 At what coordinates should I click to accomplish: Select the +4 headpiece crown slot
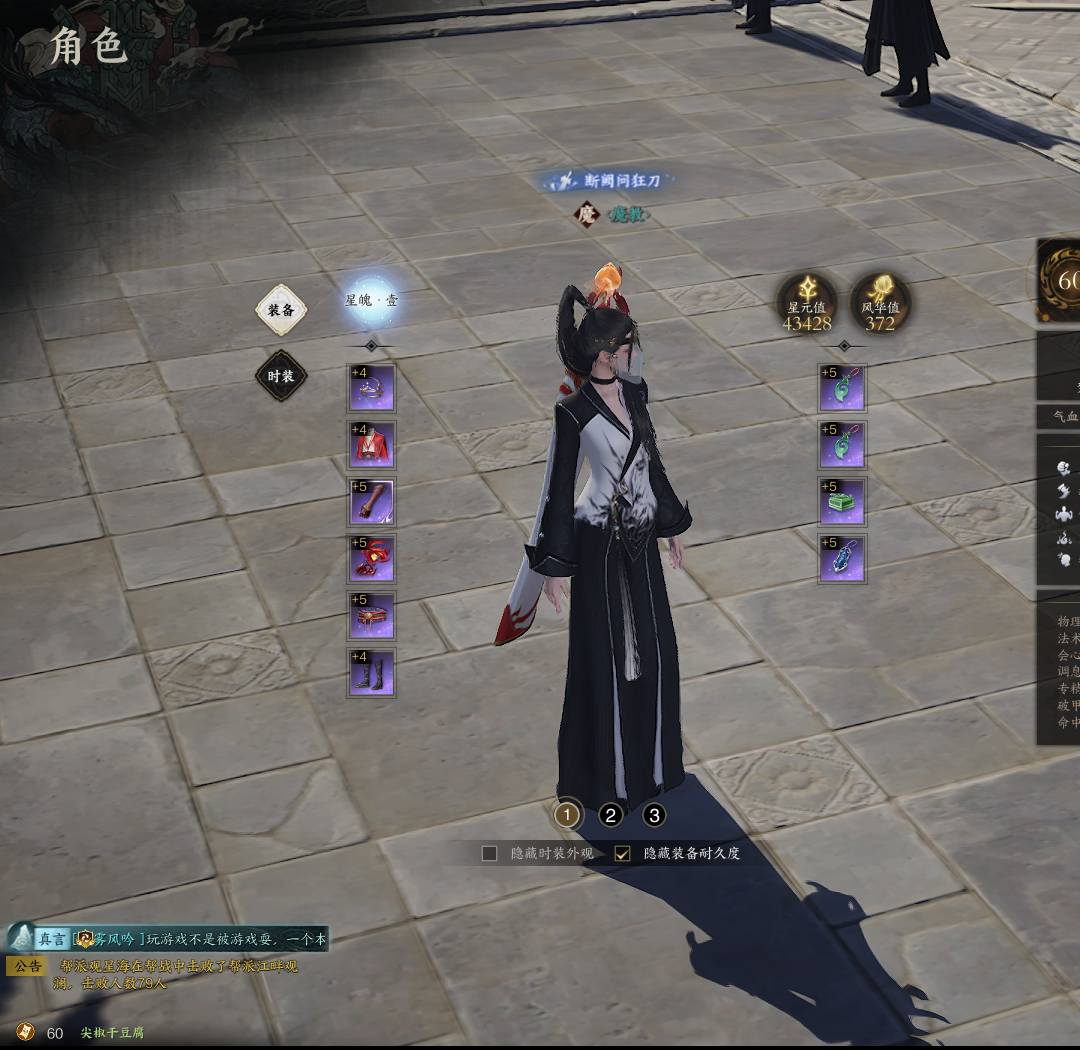coord(371,388)
